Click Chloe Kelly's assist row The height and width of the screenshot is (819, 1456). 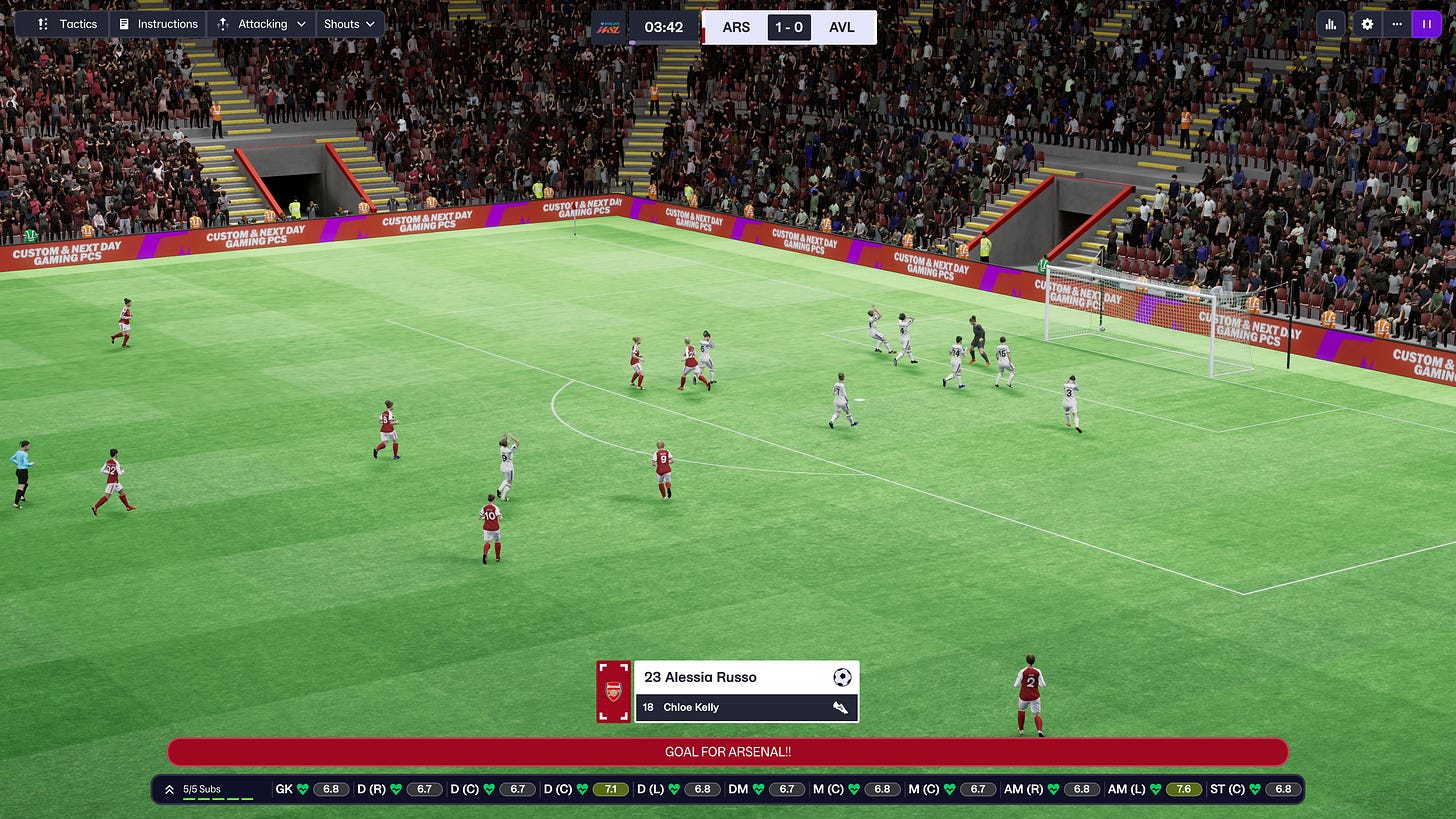click(745, 707)
